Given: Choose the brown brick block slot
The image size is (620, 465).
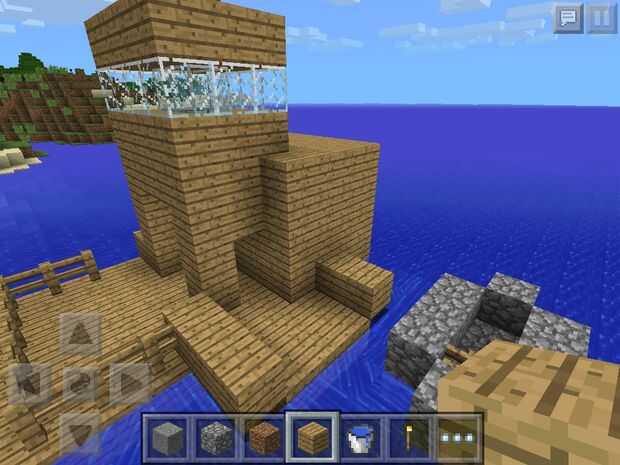Looking at the screenshot, I should click(x=263, y=437).
